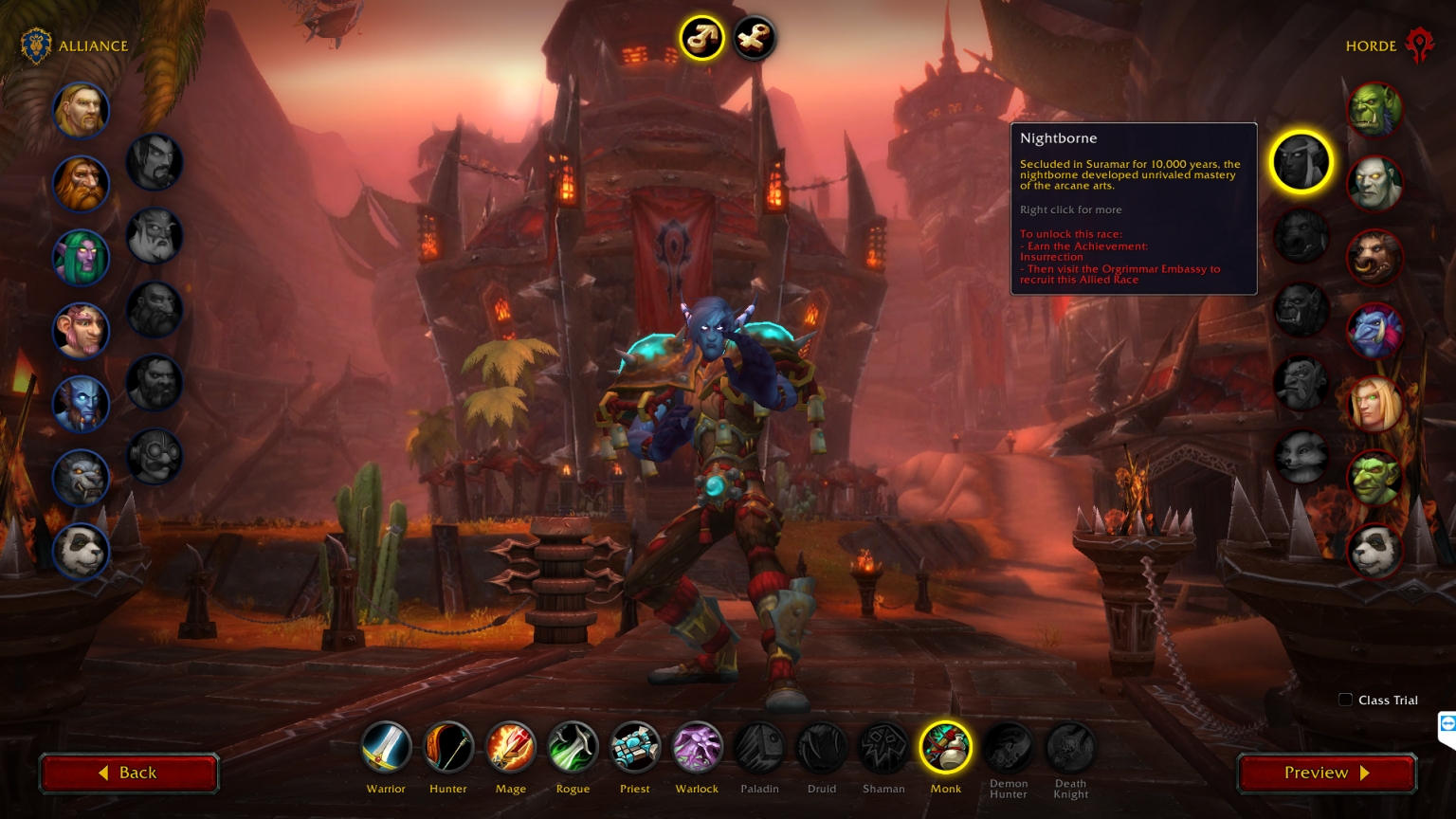Pick the Shaman class icon

coord(883,747)
